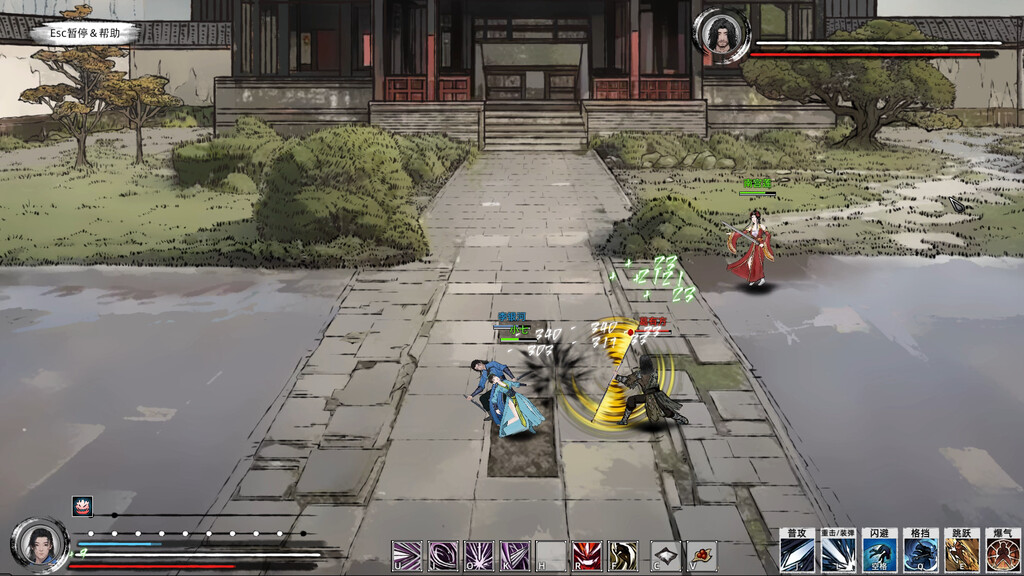Select the red demon mask buff icon
Screen dimensions: 1024x576
click(x=82, y=506)
